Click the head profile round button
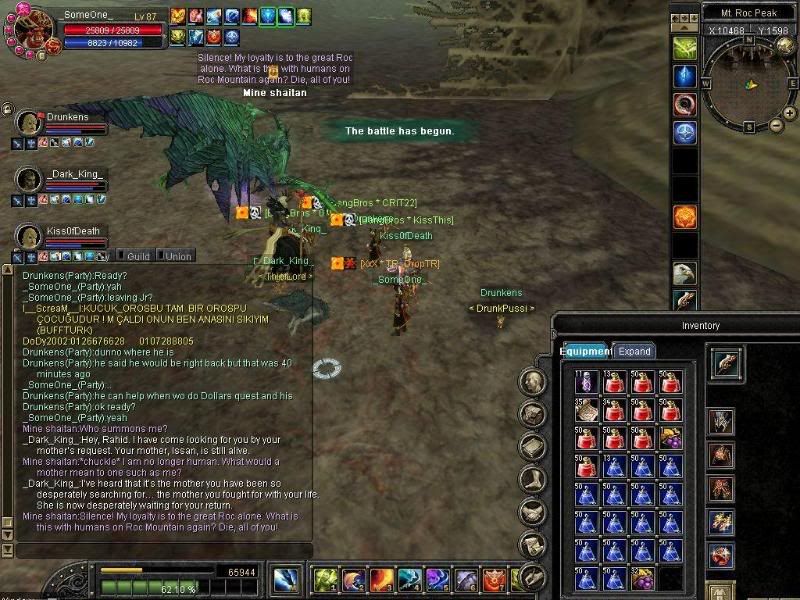The height and width of the screenshot is (600, 800). [534, 382]
